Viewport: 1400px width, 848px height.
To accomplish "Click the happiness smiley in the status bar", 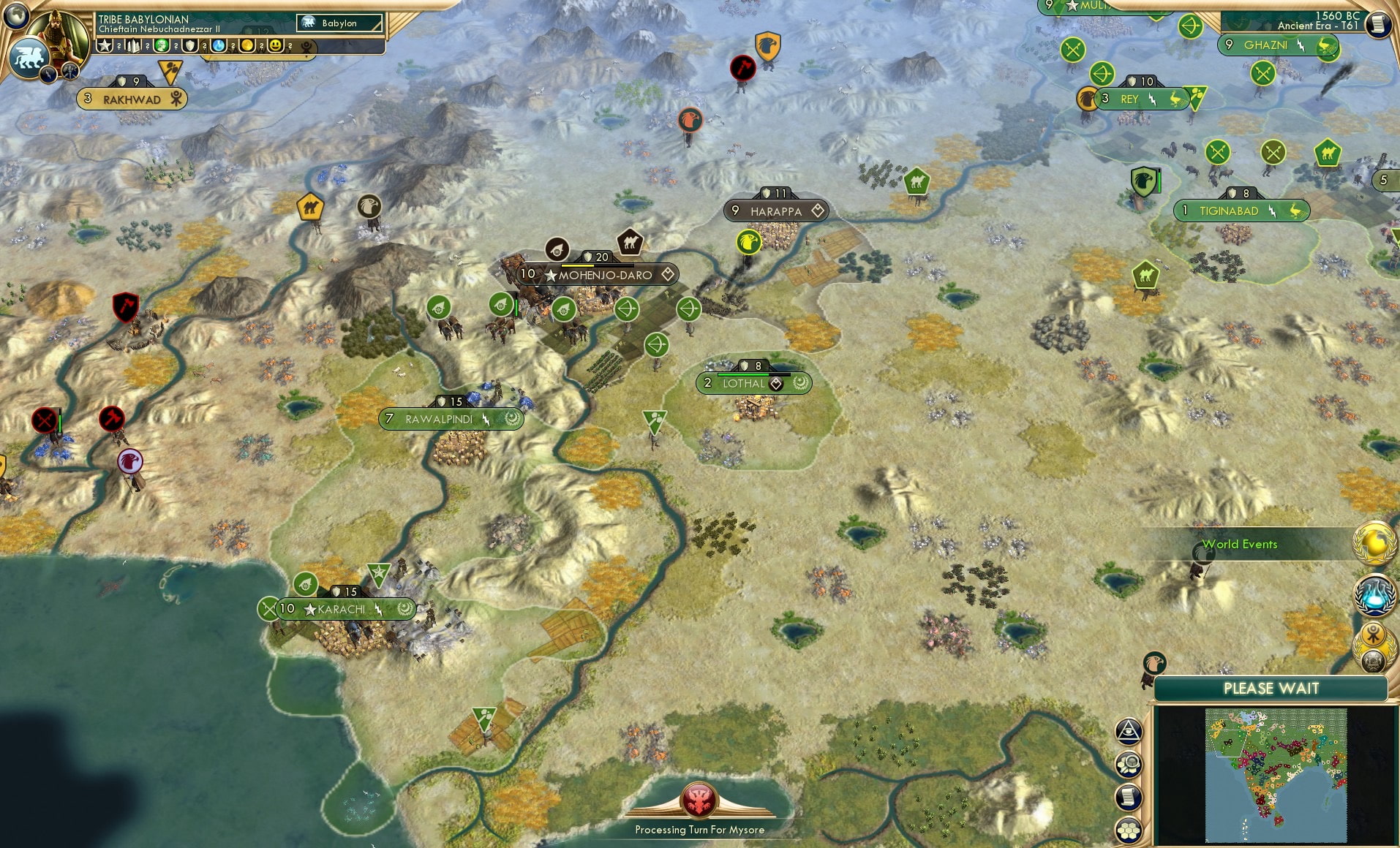I will 275,45.
